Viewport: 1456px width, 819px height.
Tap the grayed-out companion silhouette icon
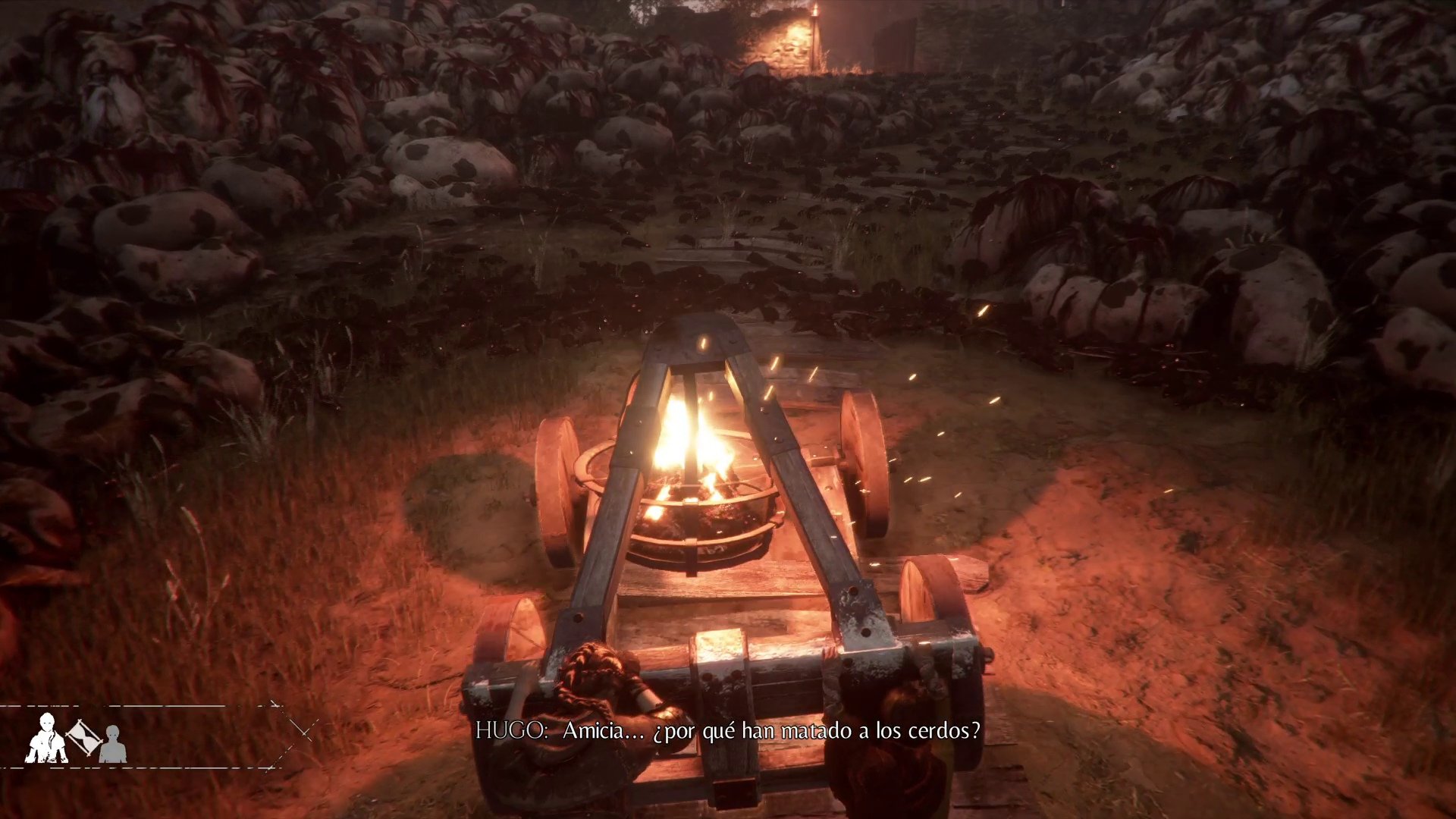pyautogui.click(x=112, y=743)
